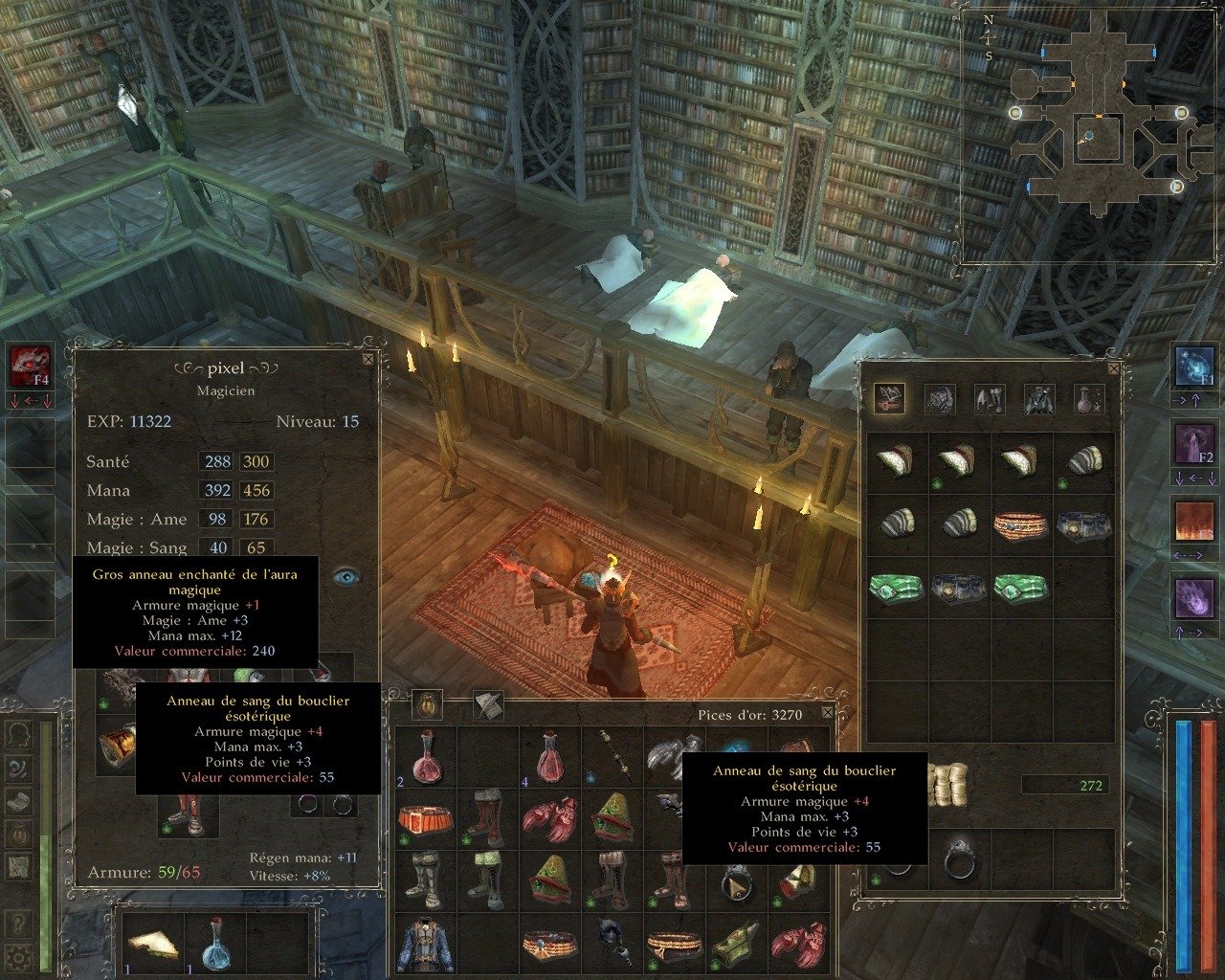Open the question mark help button
1225x980 pixels.
(x=18, y=925)
